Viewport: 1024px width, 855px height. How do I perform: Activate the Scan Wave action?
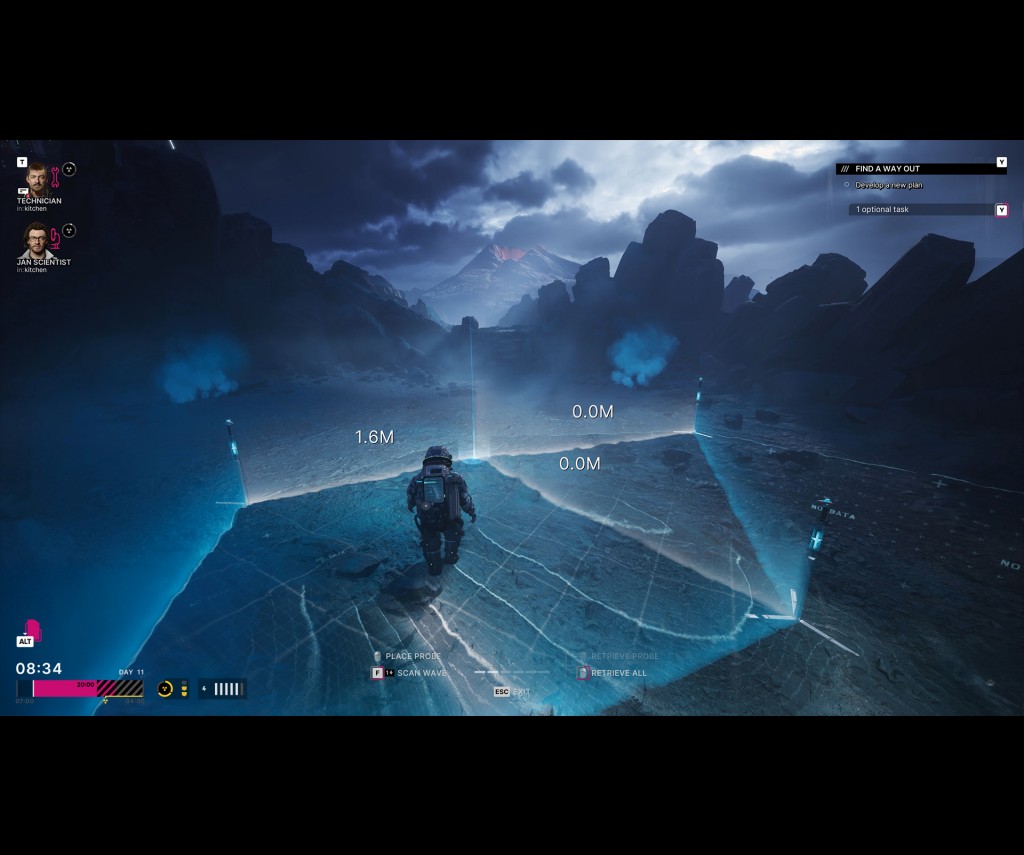421,673
